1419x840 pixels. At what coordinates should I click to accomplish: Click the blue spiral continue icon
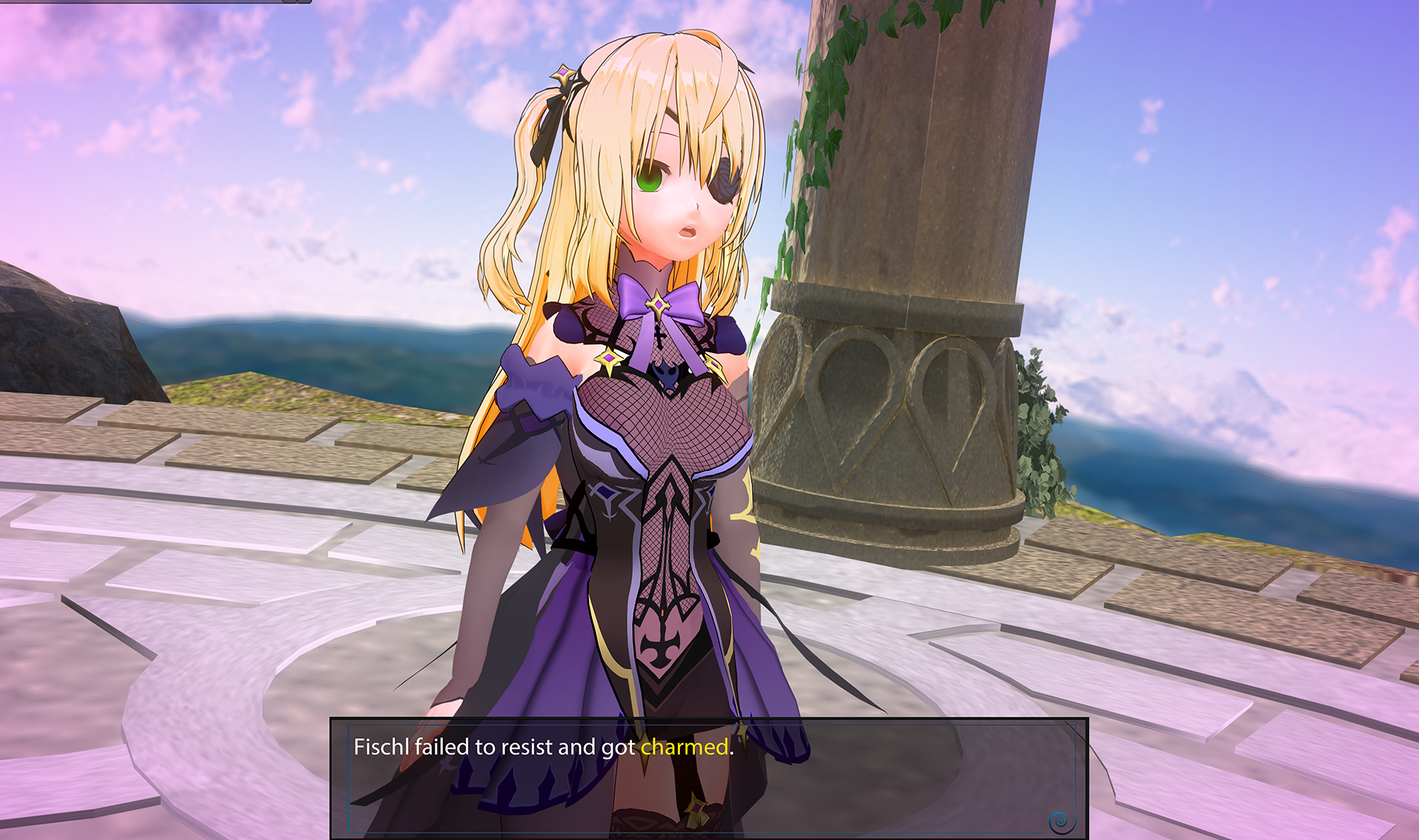click(x=1061, y=821)
